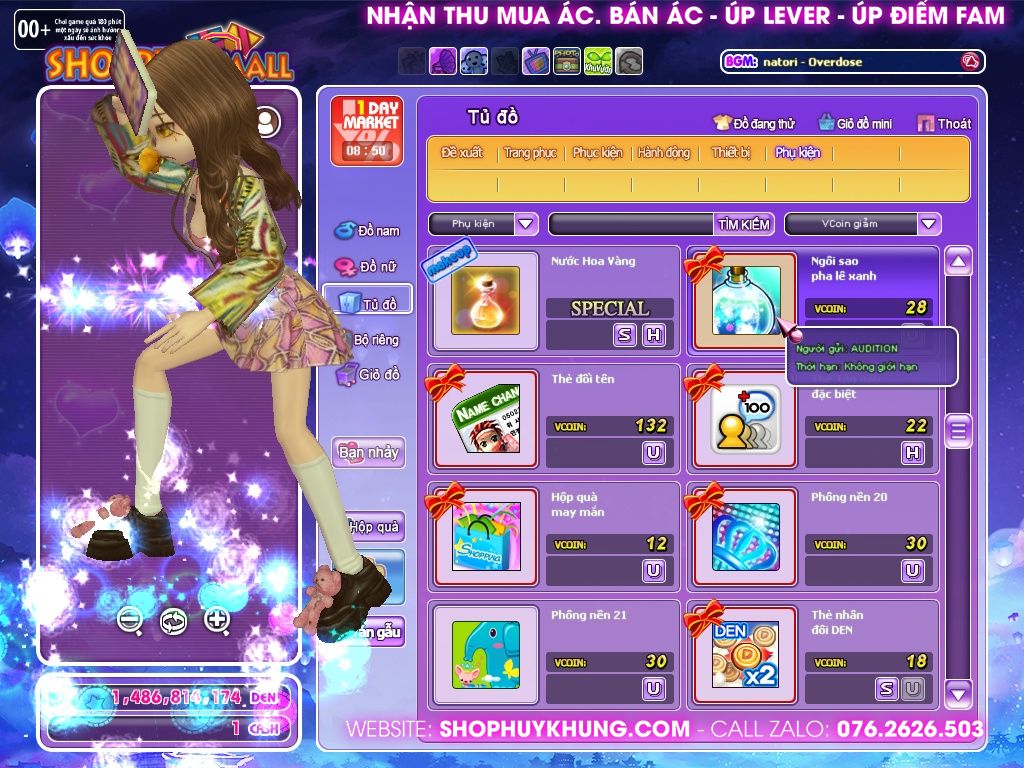
Task: Switch to the Đề xuất tab
Action: 462,153
